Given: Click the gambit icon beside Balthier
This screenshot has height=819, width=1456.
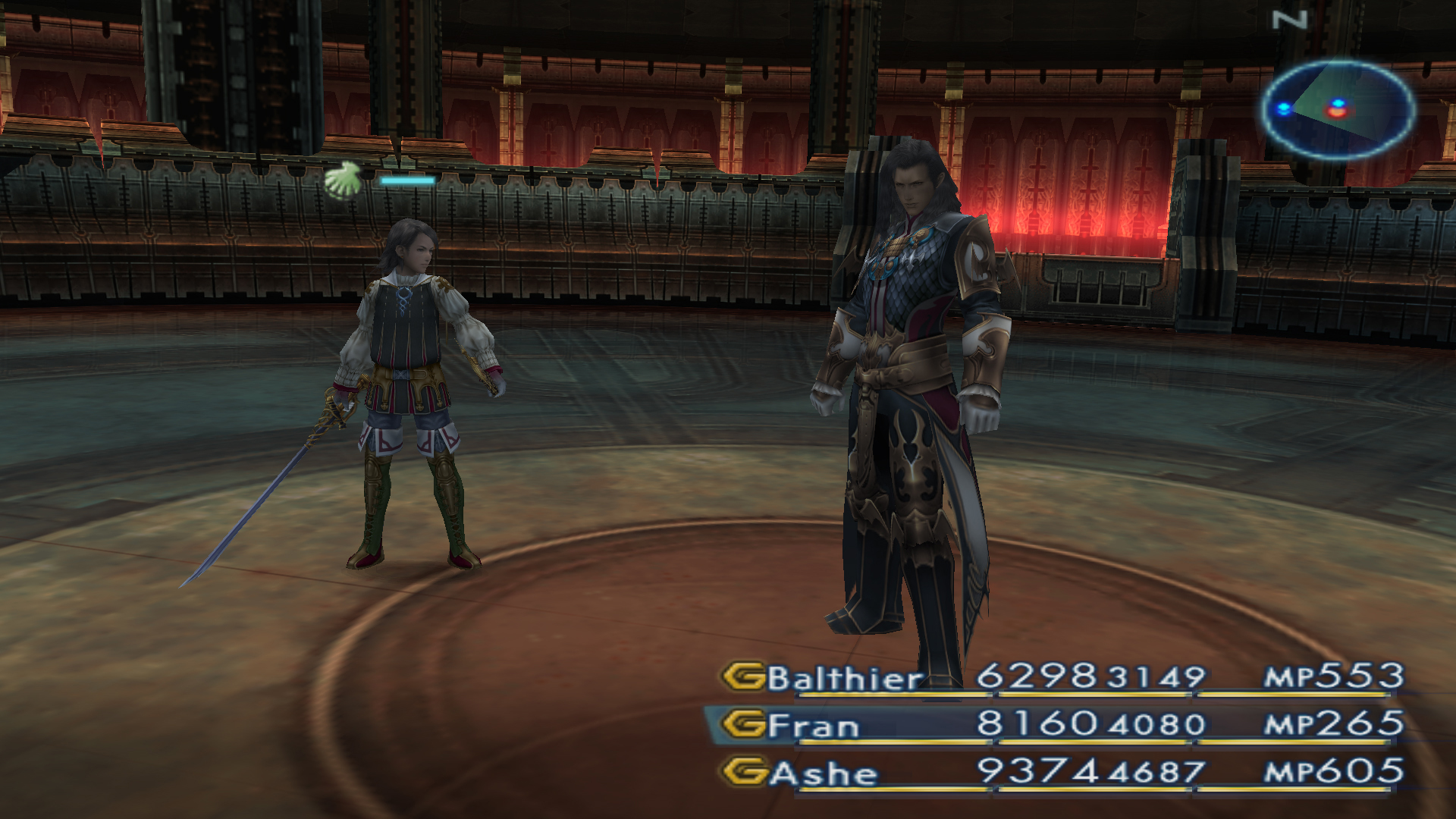Looking at the screenshot, I should click(743, 676).
